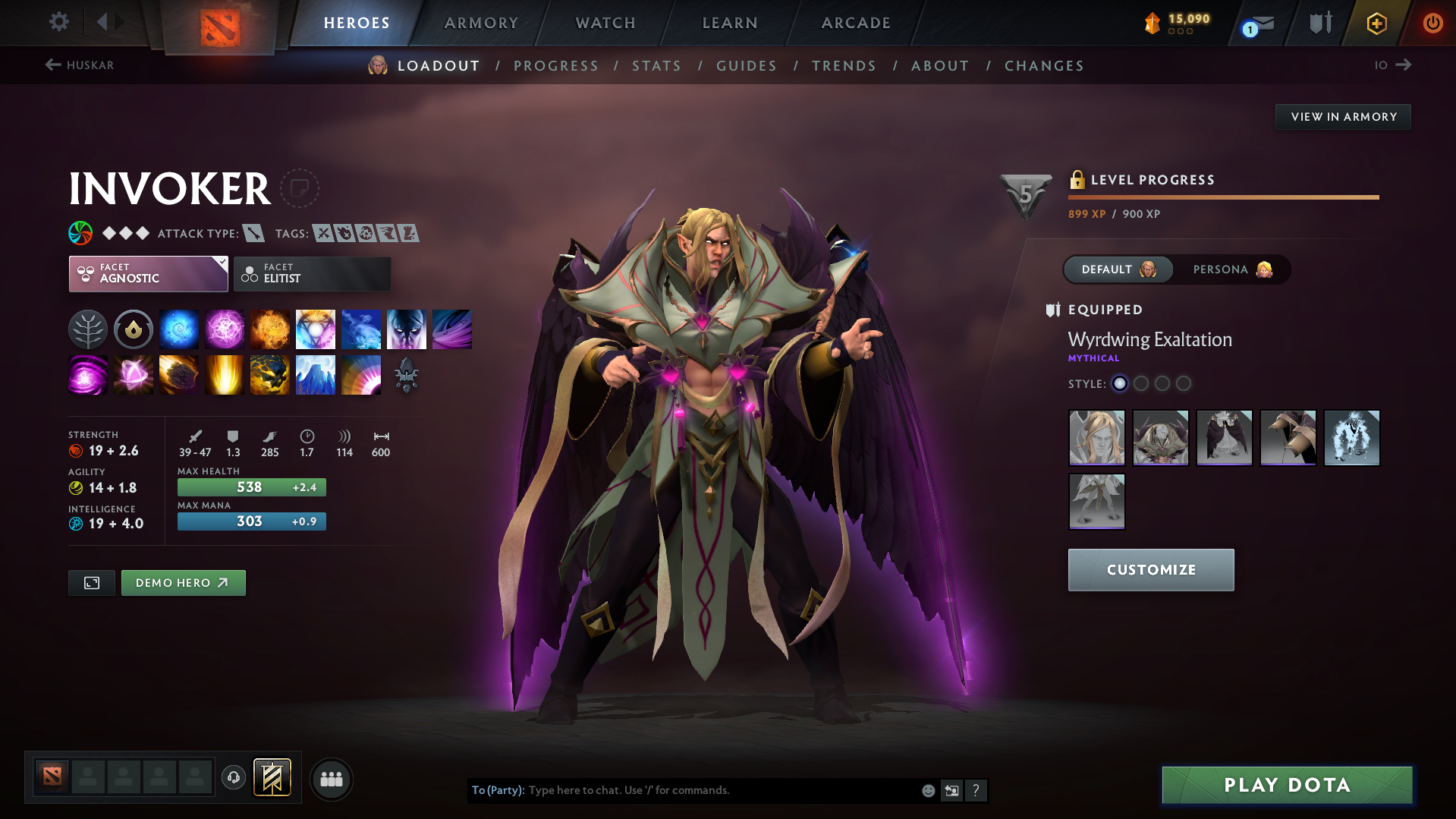This screenshot has width=1456, height=819.
Task: Select the Sun Strike ability icon
Action: point(225,374)
